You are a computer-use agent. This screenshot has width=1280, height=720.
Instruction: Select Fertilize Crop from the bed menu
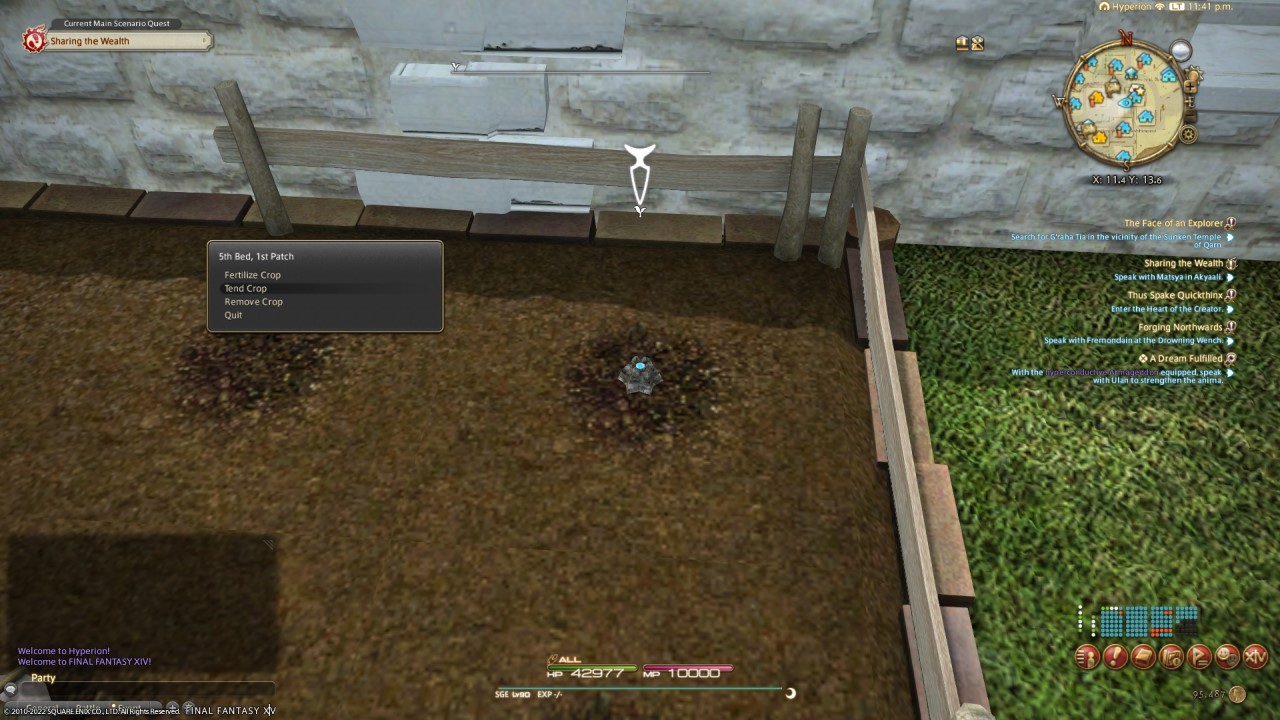click(252, 275)
